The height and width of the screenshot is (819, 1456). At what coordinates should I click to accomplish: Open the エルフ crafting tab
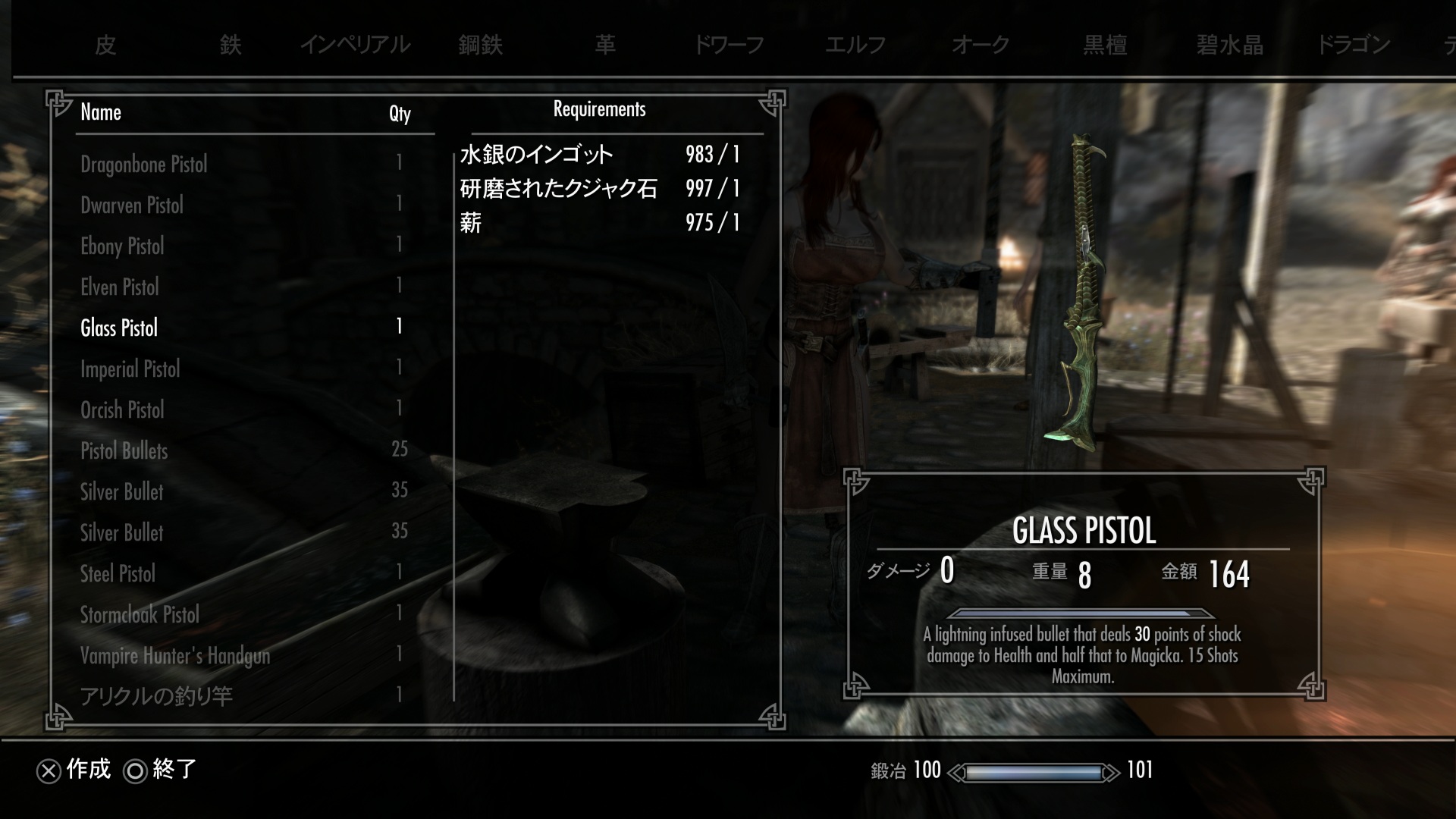point(855,45)
